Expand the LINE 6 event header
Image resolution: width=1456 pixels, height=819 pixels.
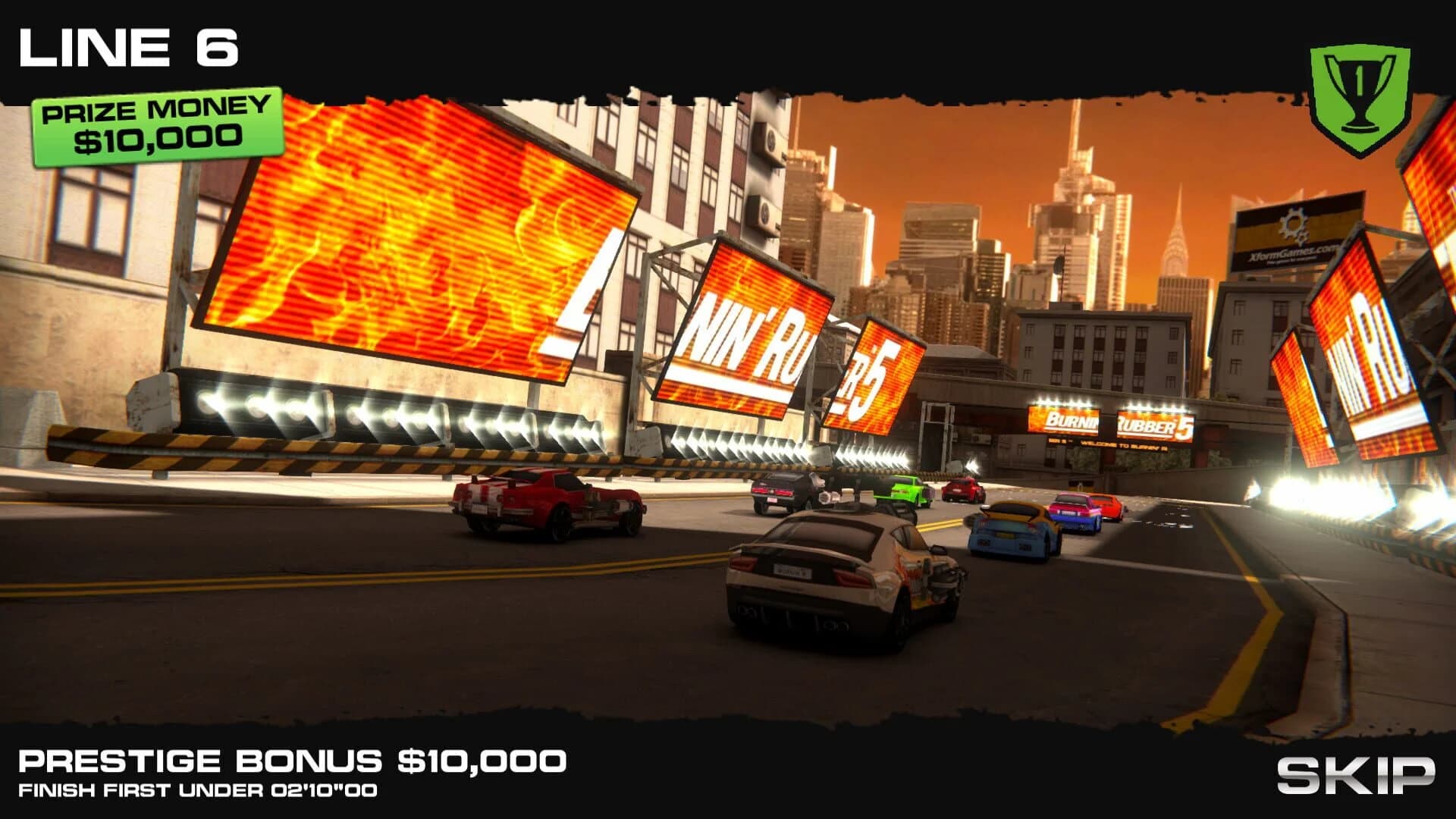pyautogui.click(x=129, y=45)
